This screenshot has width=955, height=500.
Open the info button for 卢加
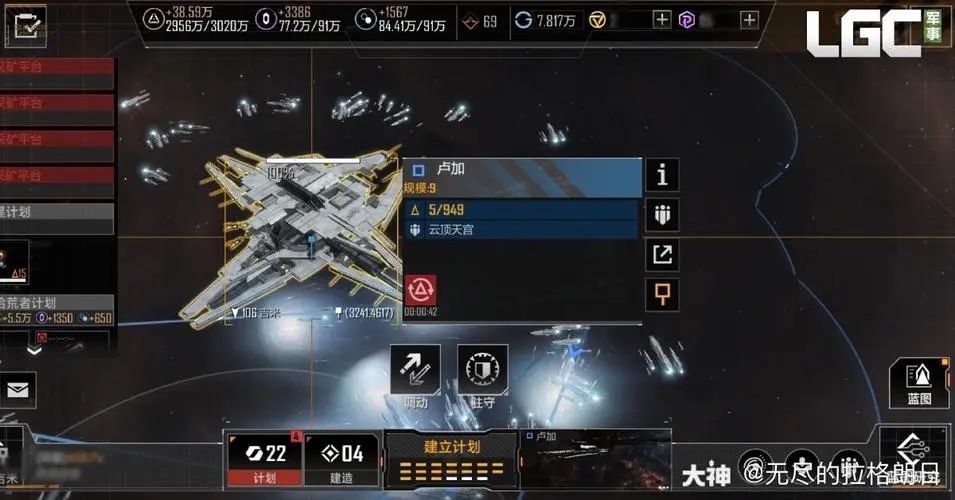(x=662, y=175)
